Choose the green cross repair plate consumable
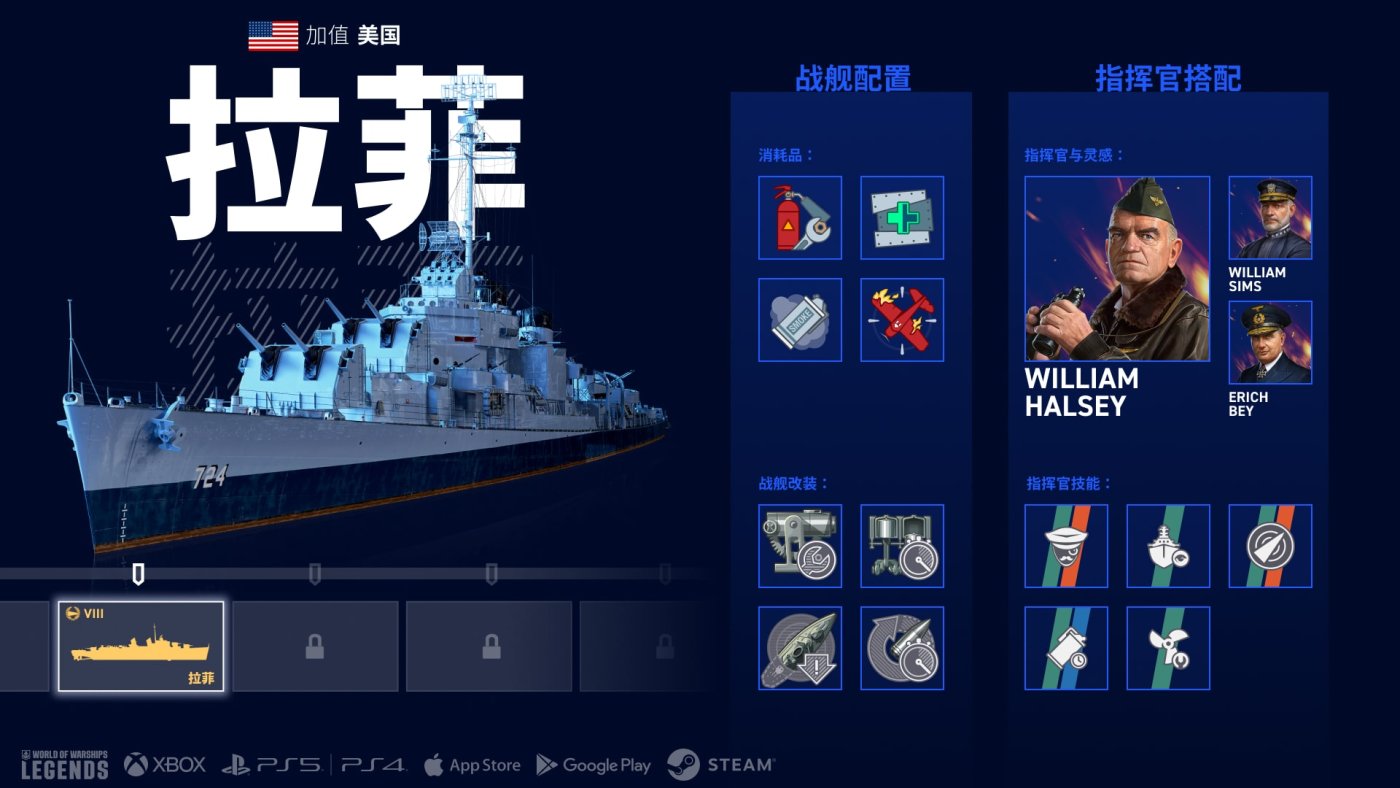 tap(902, 218)
